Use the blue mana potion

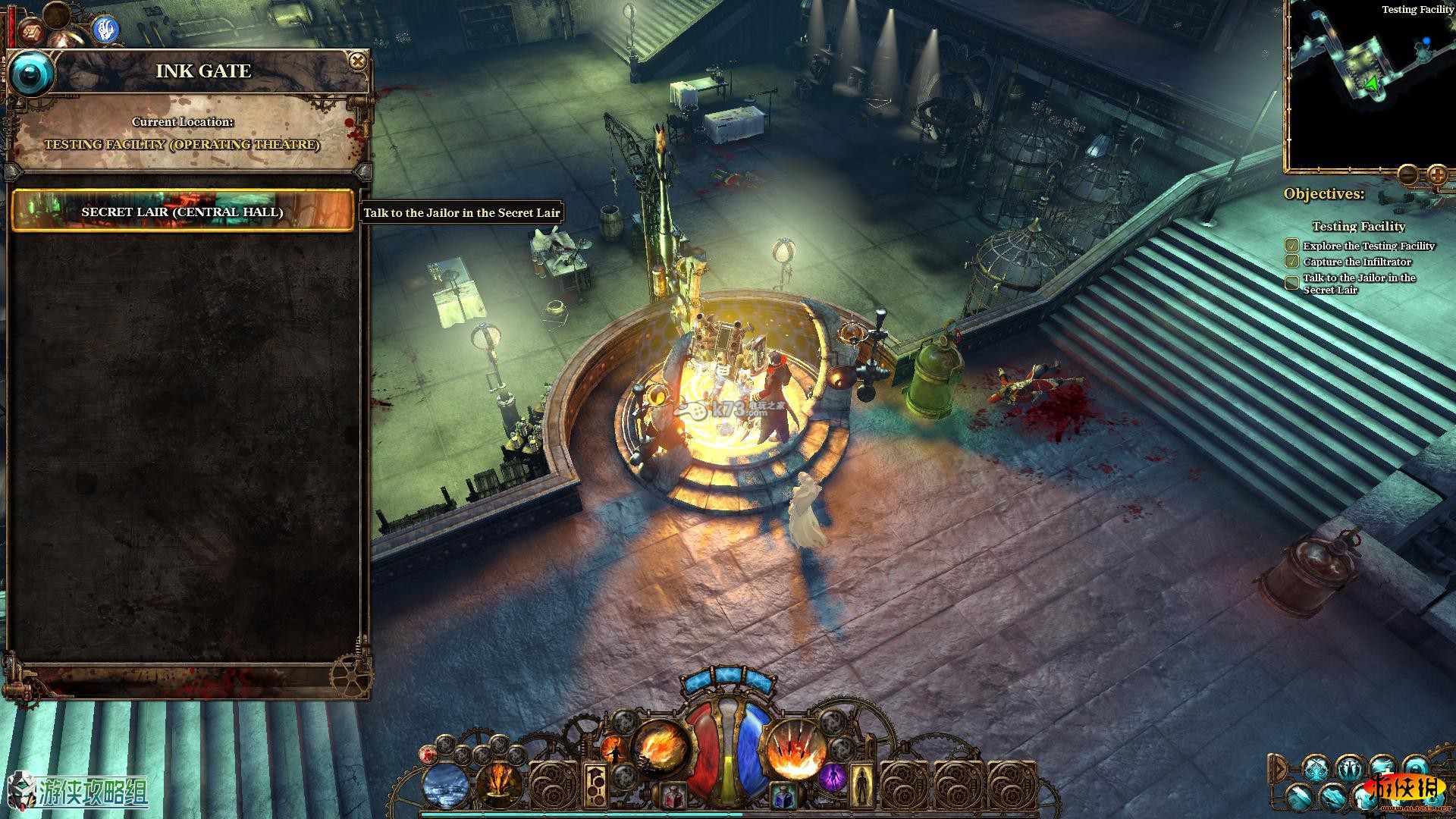(783, 797)
